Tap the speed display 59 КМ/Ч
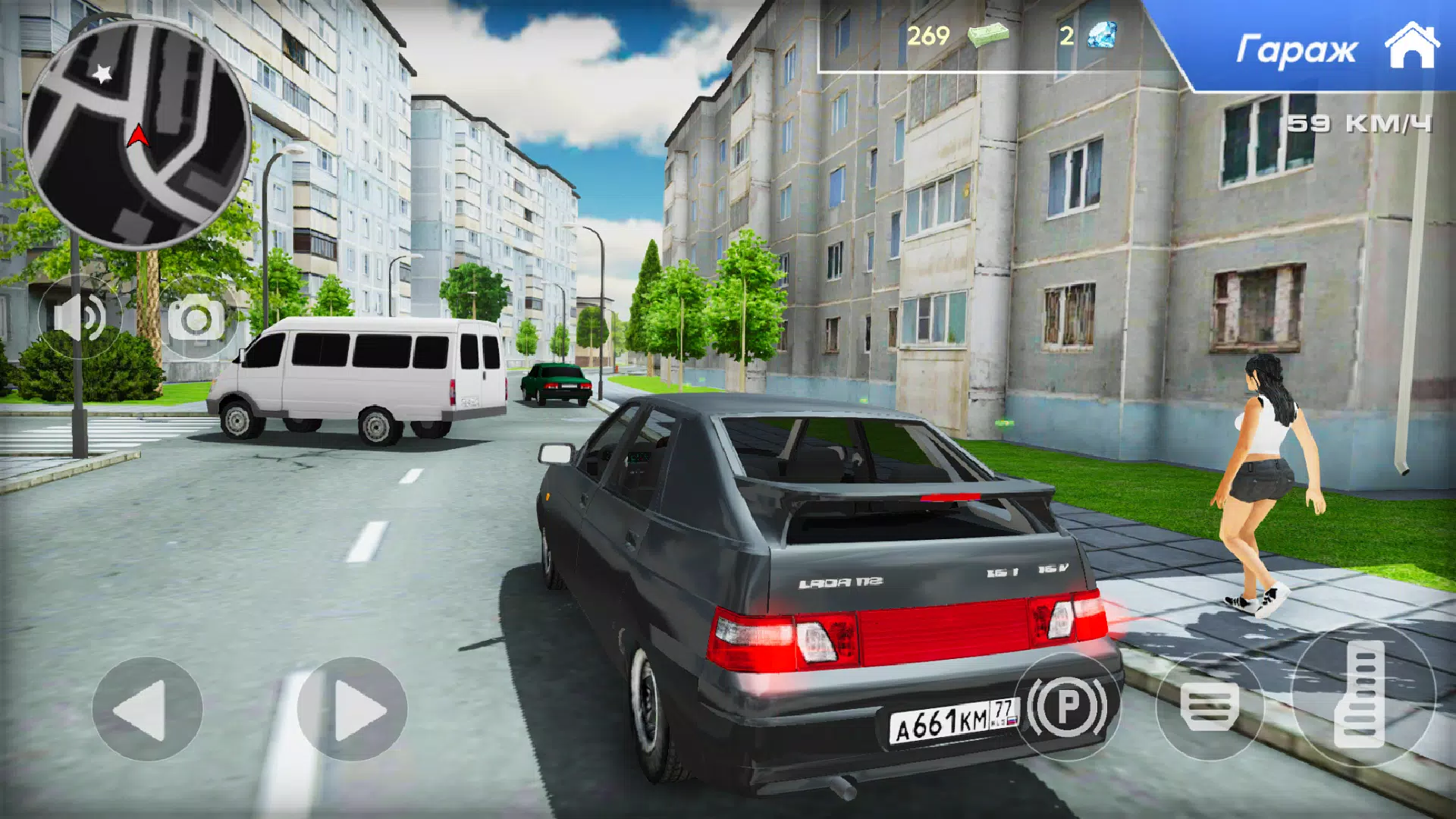Image resolution: width=1456 pixels, height=819 pixels. [1360, 121]
